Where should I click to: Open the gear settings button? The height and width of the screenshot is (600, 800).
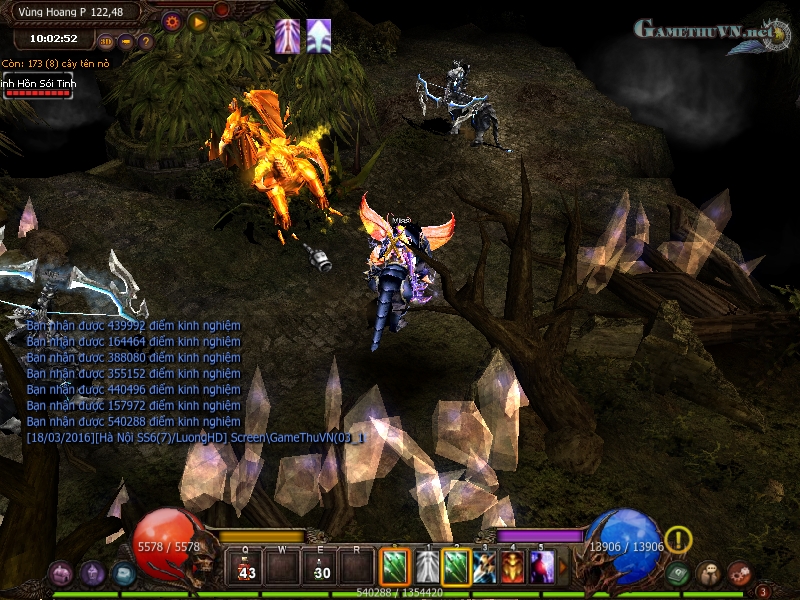pos(171,20)
